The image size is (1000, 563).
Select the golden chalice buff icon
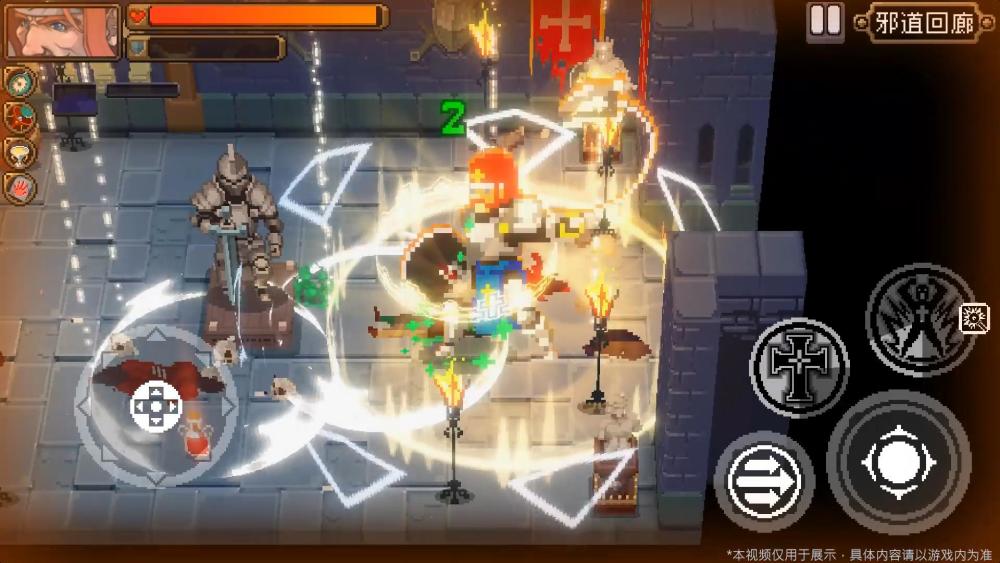[x=18, y=152]
